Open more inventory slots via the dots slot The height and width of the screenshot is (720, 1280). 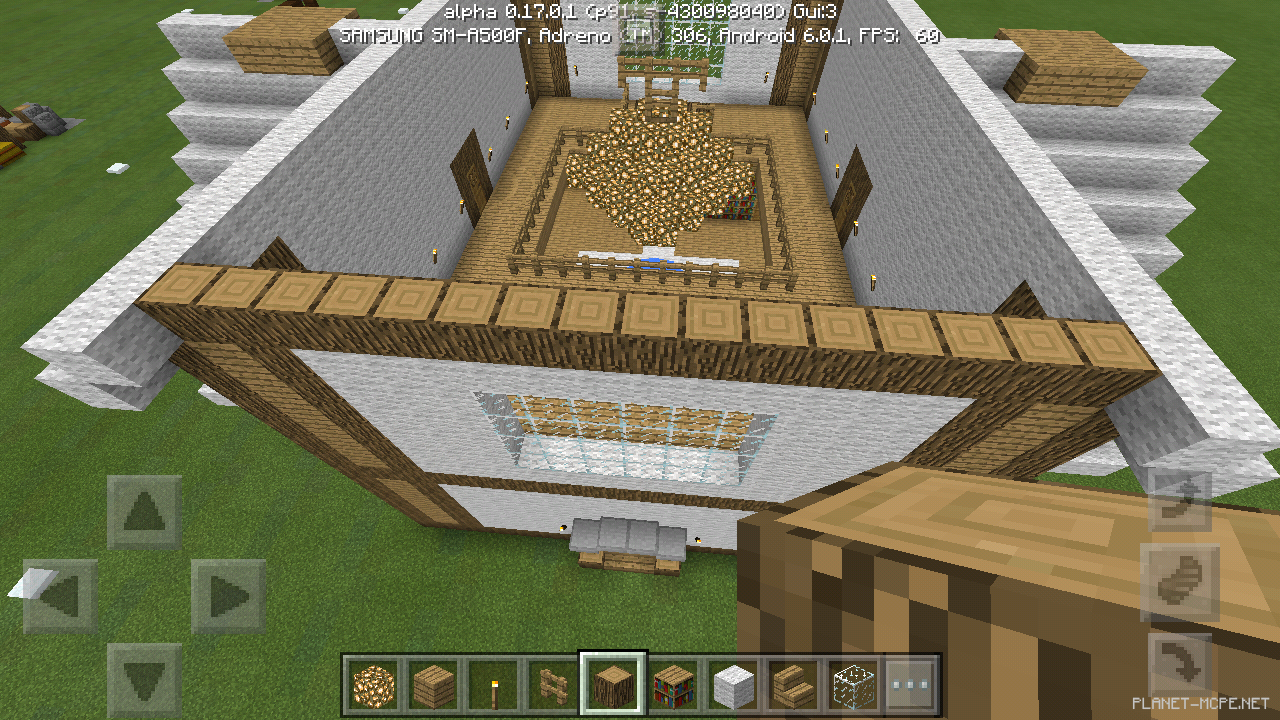pyautogui.click(x=911, y=685)
